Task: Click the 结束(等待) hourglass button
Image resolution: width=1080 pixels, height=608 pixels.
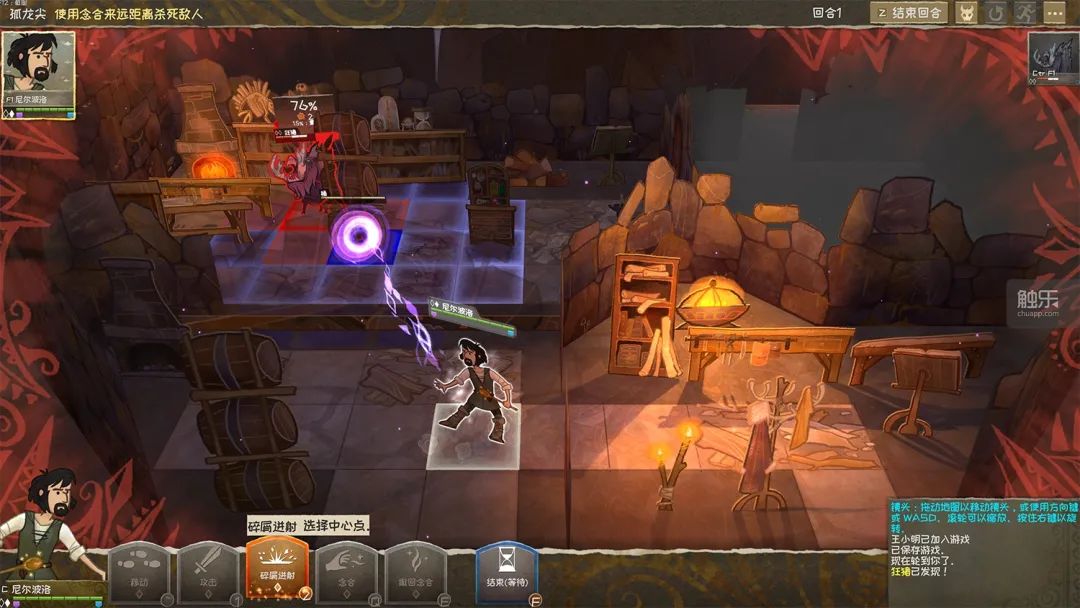Action: pyautogui.click(x=506, y=573)
